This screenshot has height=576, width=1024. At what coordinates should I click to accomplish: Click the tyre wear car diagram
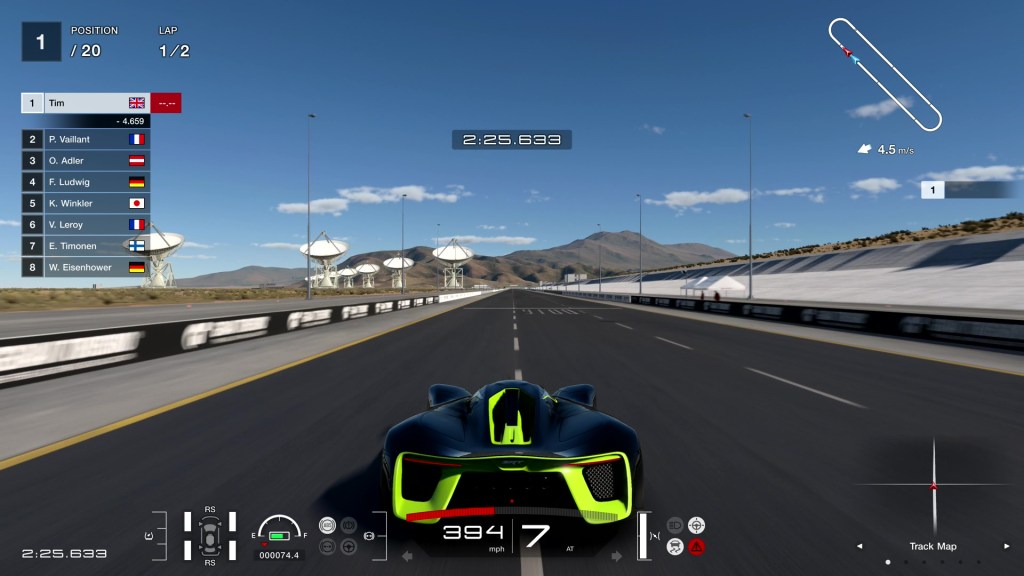[210, 536]
